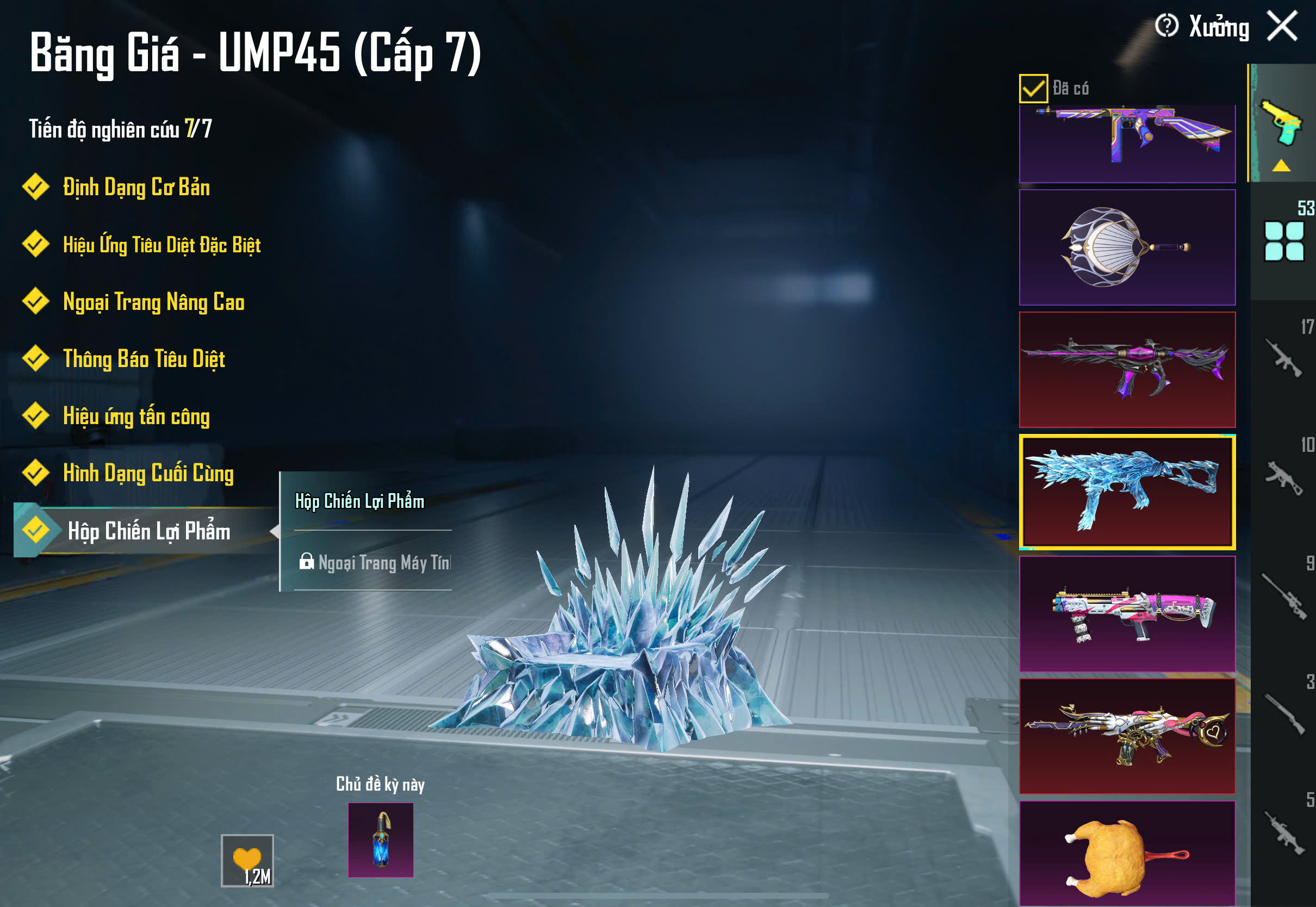The height and width of the screenshot is (907, 1316).
Task: Open the help question mark icon
Action: pos(1166,26)
